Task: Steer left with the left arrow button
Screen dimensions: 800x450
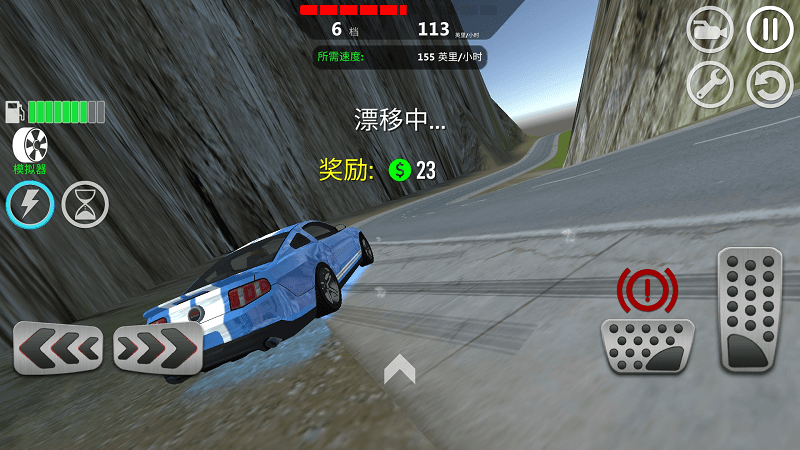Action: [x=58, y=348]
